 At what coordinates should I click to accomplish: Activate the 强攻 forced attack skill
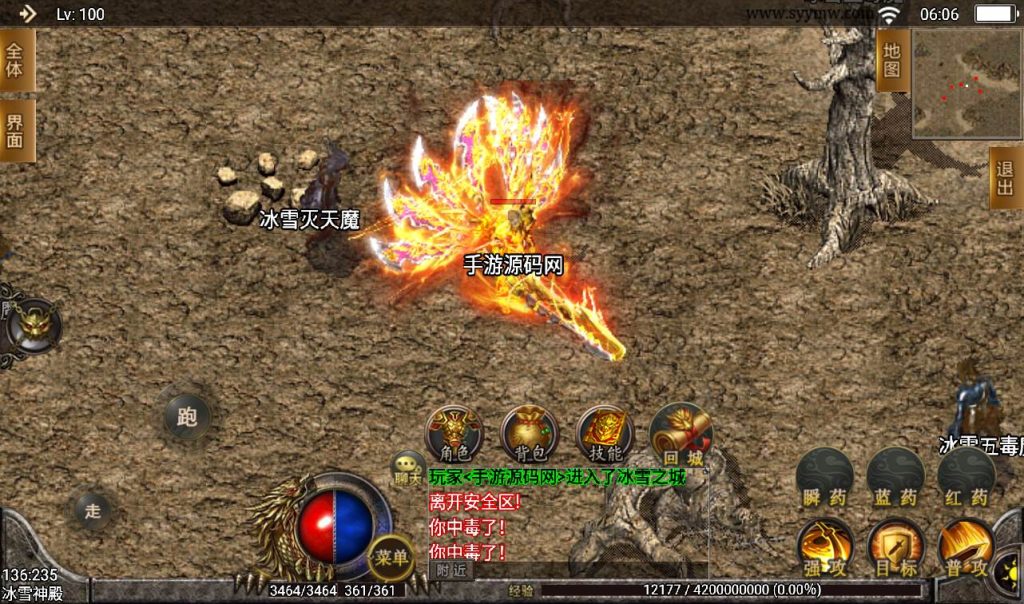(x=825, y=546)
